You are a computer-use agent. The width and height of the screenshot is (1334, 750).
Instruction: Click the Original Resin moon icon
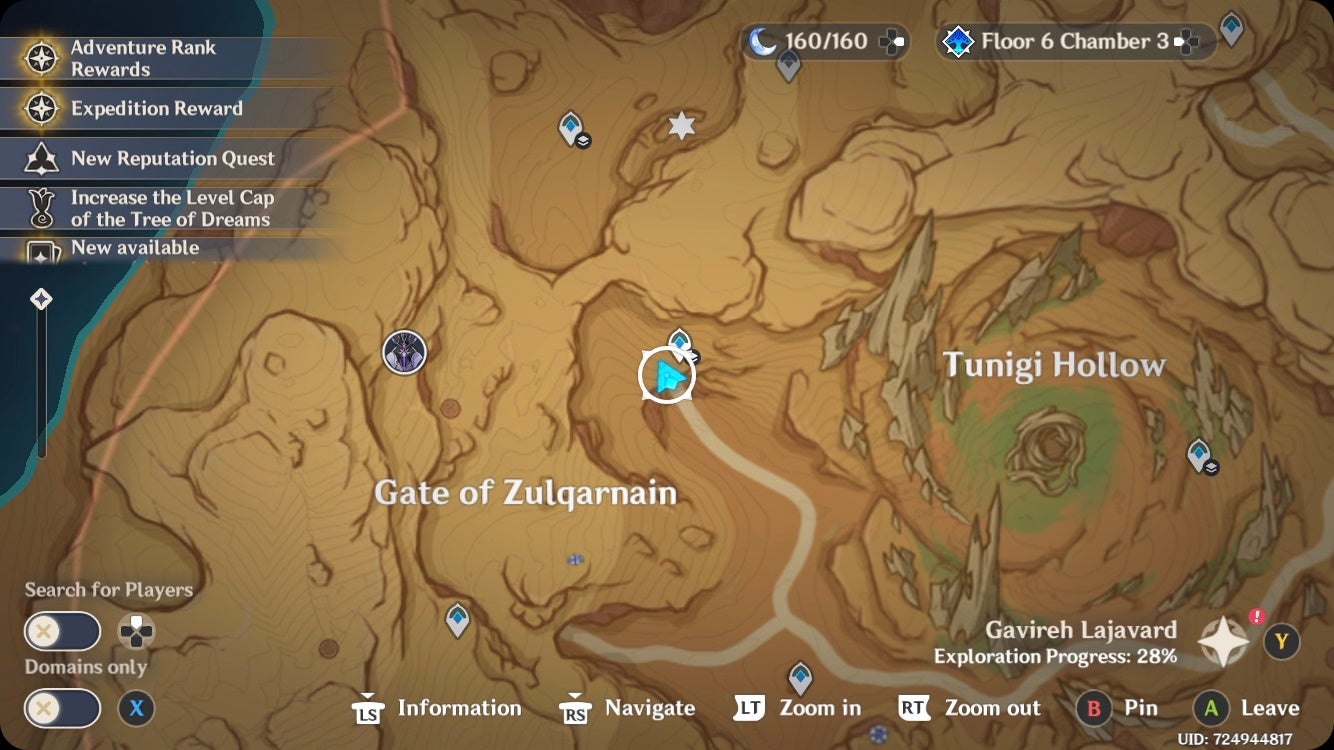764,39
